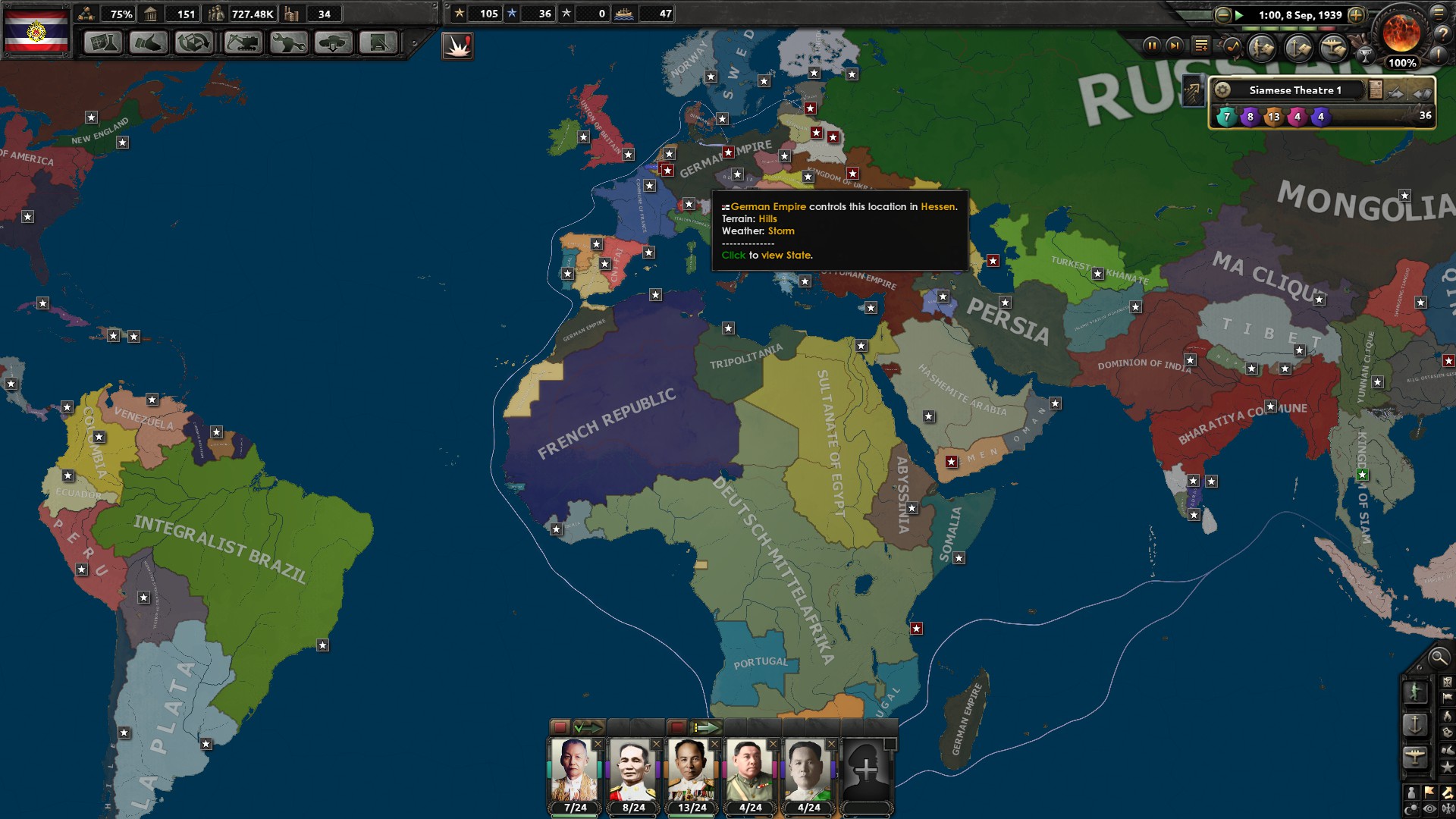Open the Research menu
The width and height of the screenshot is (1456, 819).
click(x=103, y=43)
